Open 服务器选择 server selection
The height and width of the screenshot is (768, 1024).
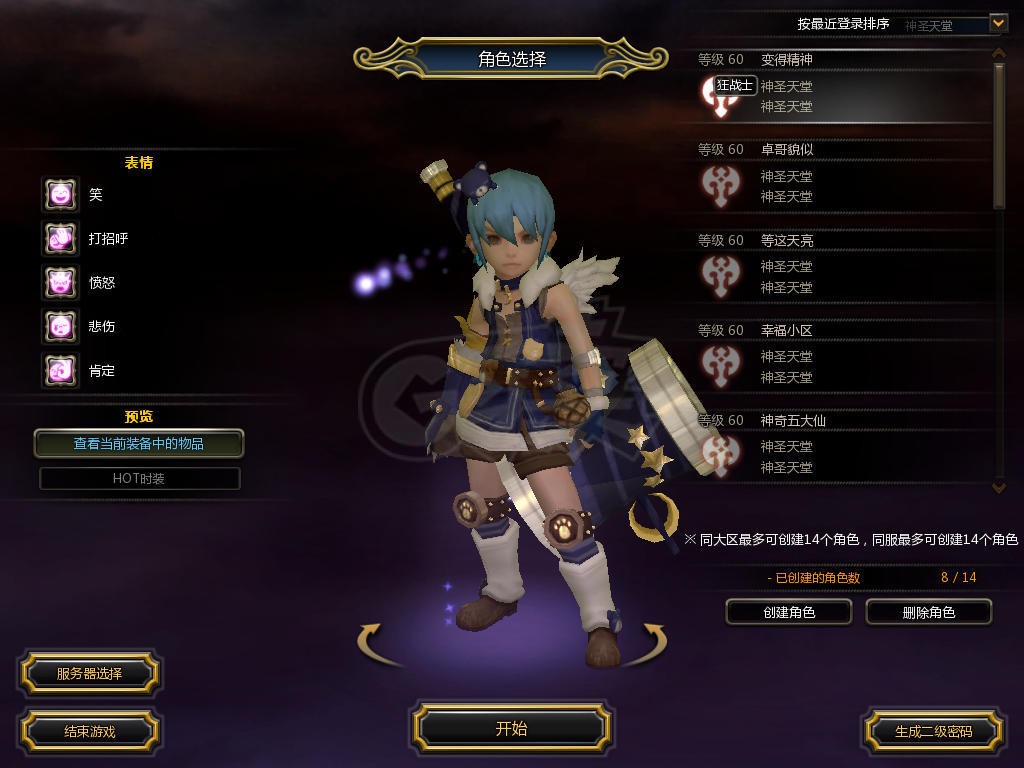click(x=89, y=673)
